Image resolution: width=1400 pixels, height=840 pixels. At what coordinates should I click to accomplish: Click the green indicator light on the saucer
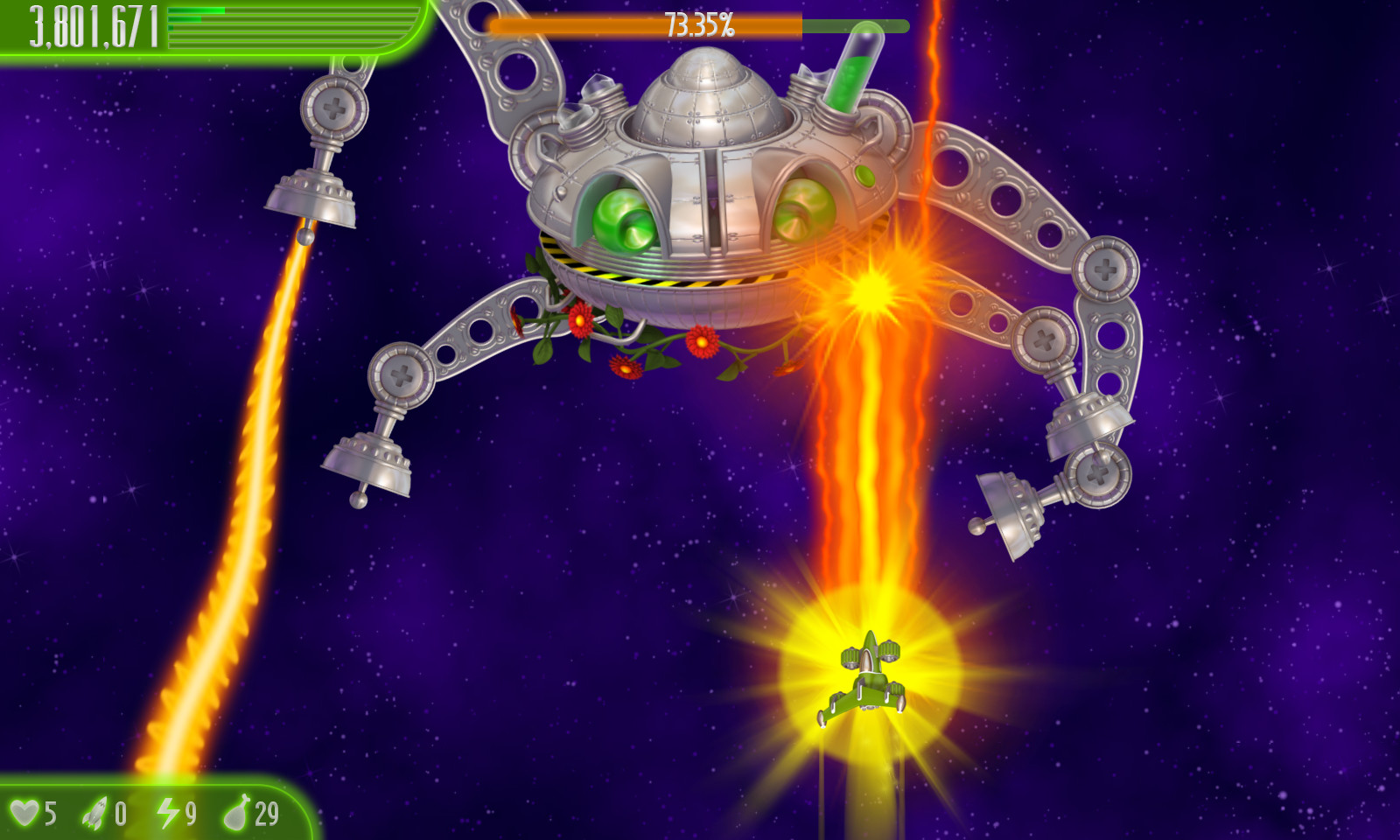click(x=865, y=175)
